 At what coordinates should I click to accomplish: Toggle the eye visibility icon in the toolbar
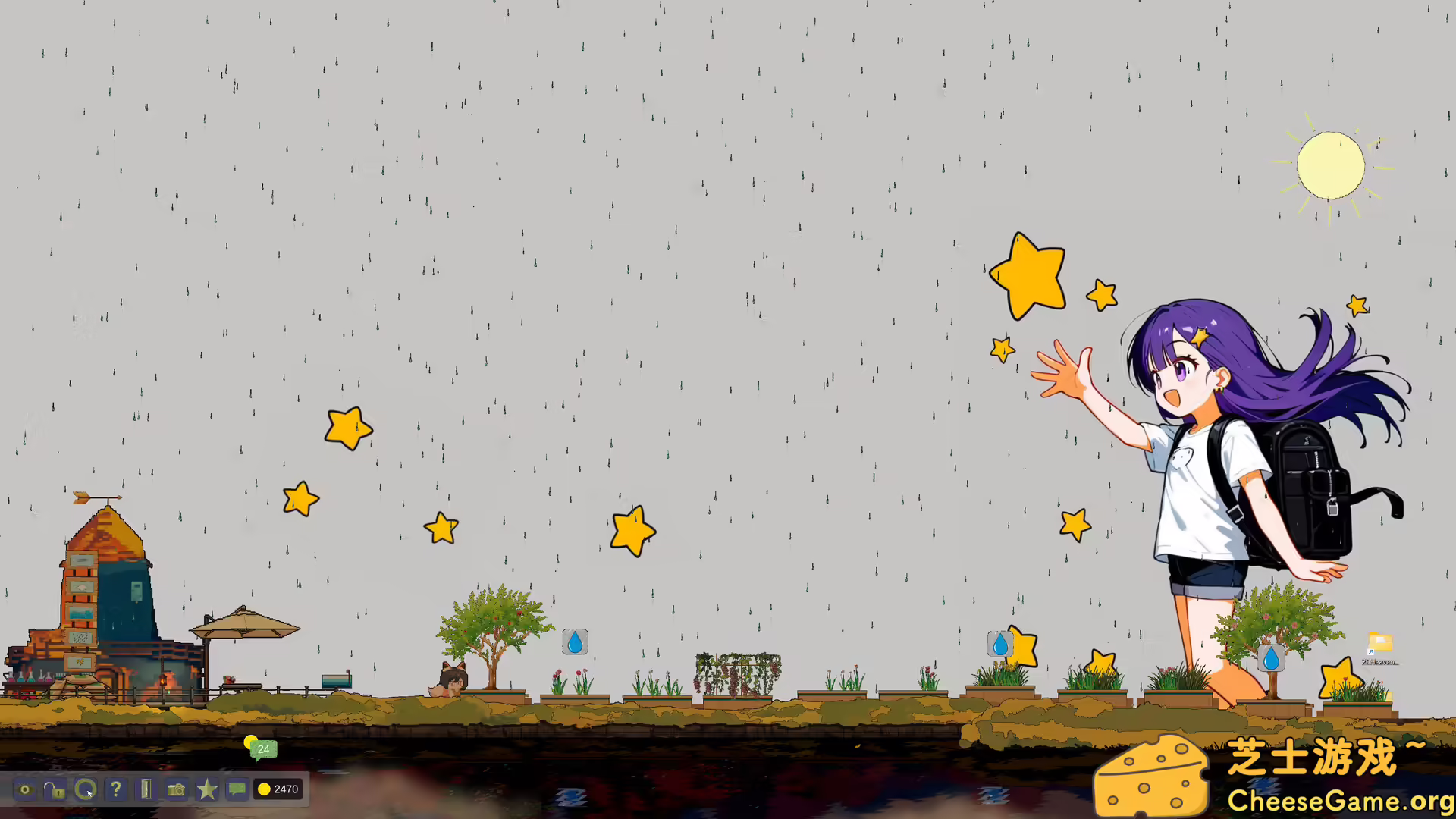pyautogui.click(x=25, y=789)
